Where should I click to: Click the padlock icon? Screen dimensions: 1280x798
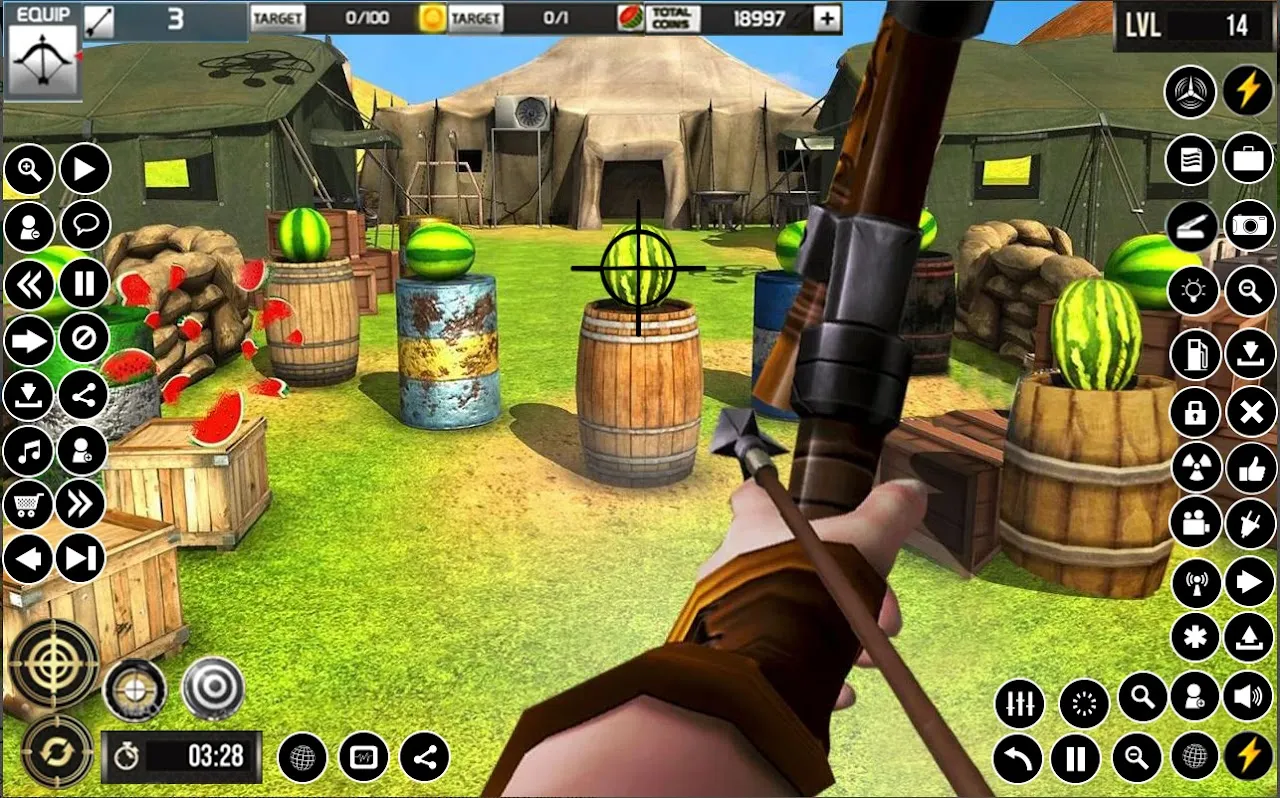click(x=1195, y=412)
